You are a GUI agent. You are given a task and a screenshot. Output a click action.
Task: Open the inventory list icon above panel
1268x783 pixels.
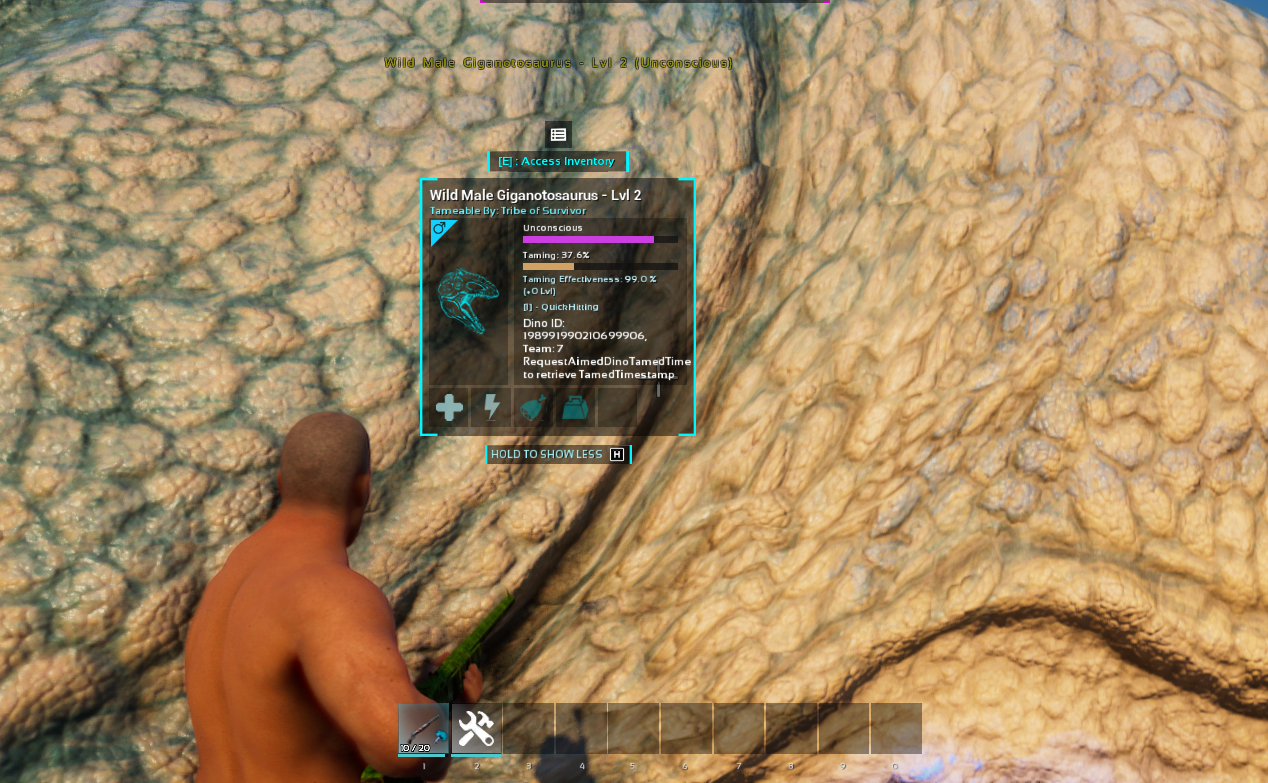coord(558,134)
